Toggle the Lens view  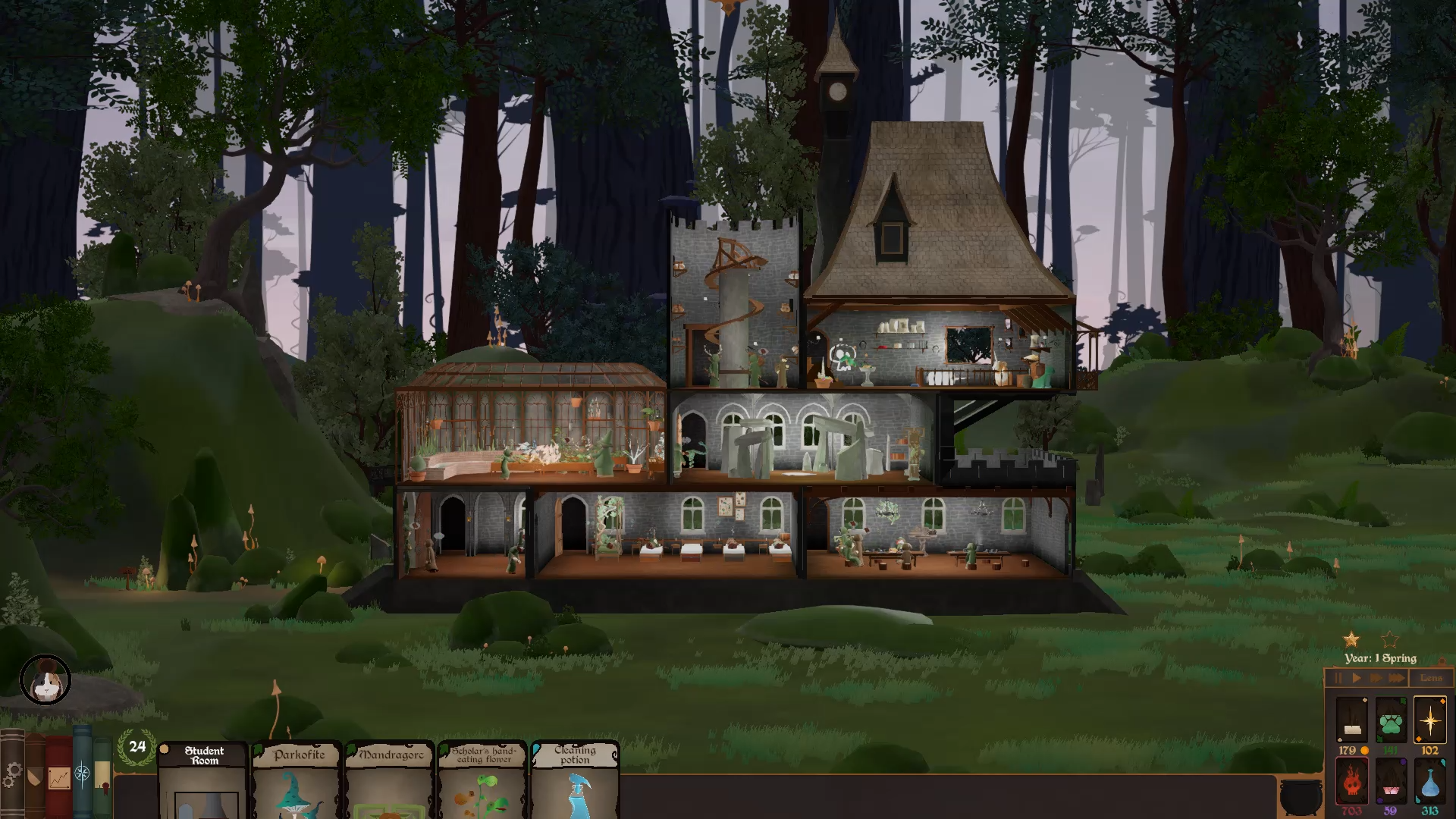tap(1431, 678)
